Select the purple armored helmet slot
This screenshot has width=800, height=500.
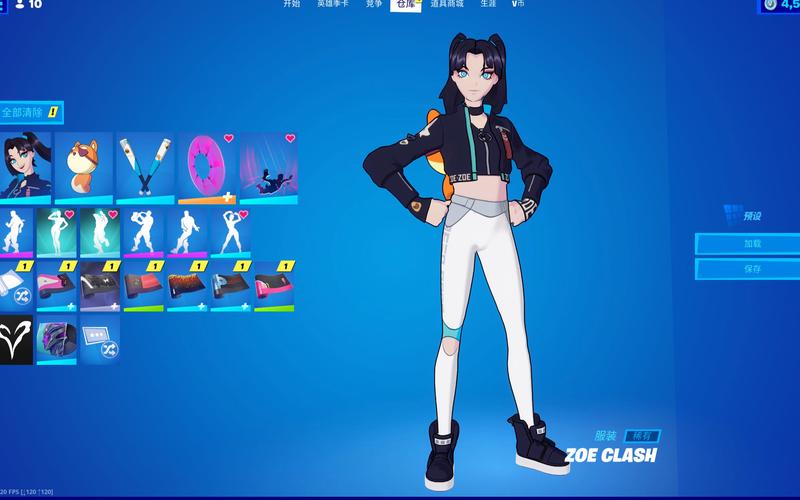coord(58,339)
